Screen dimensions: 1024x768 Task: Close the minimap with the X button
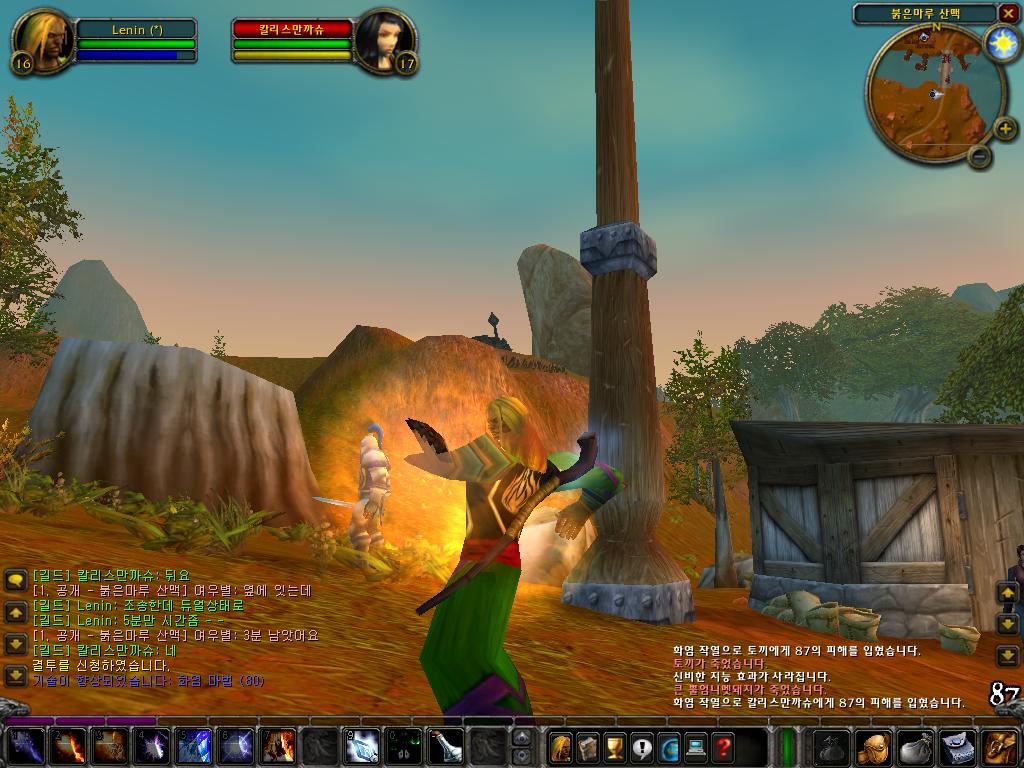1006,14
